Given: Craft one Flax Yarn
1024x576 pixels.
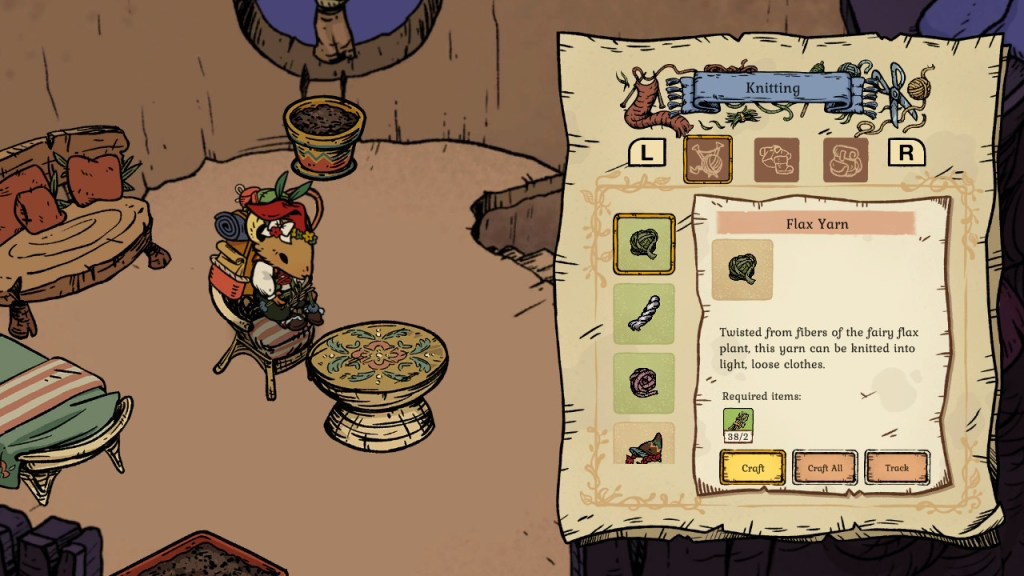Looking at the screenshot, I should pos(753,467).
